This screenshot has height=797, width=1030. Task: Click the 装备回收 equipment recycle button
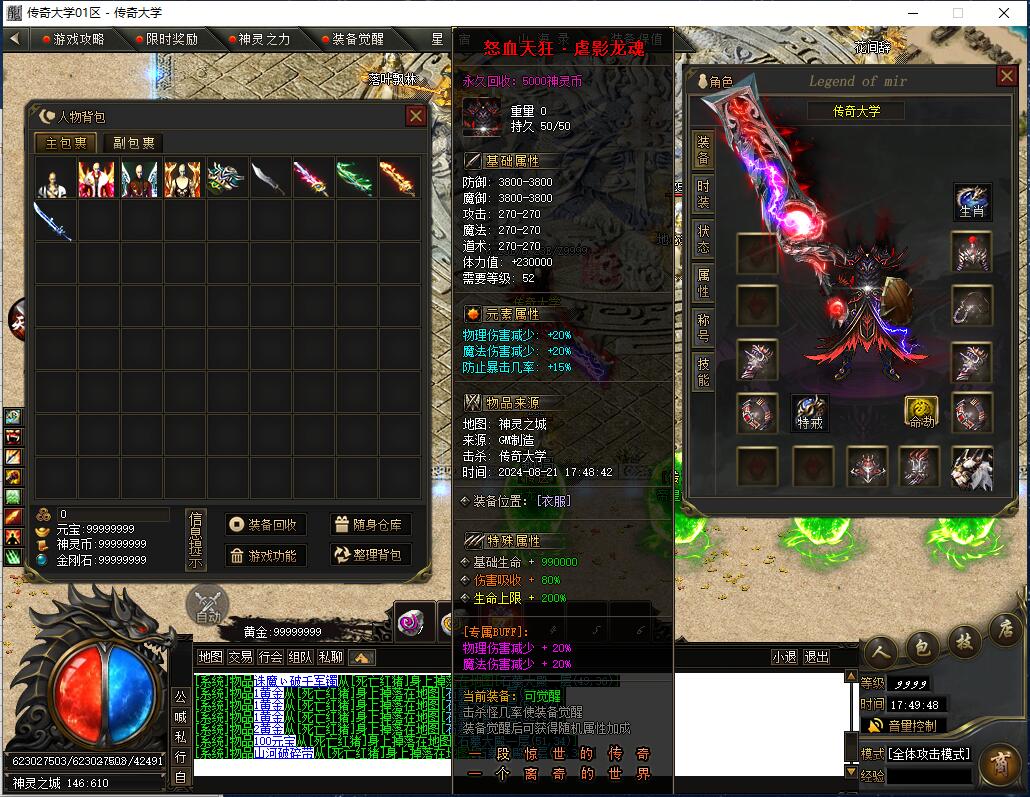point(262,525)
